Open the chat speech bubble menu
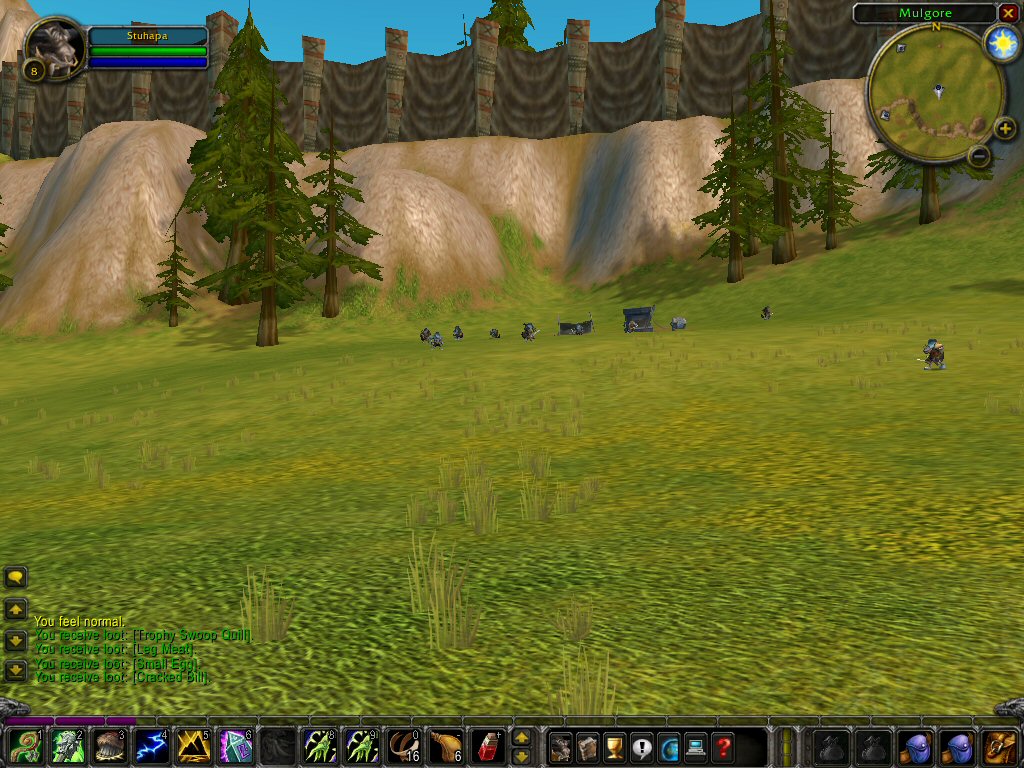 click(x=16, y=577)
